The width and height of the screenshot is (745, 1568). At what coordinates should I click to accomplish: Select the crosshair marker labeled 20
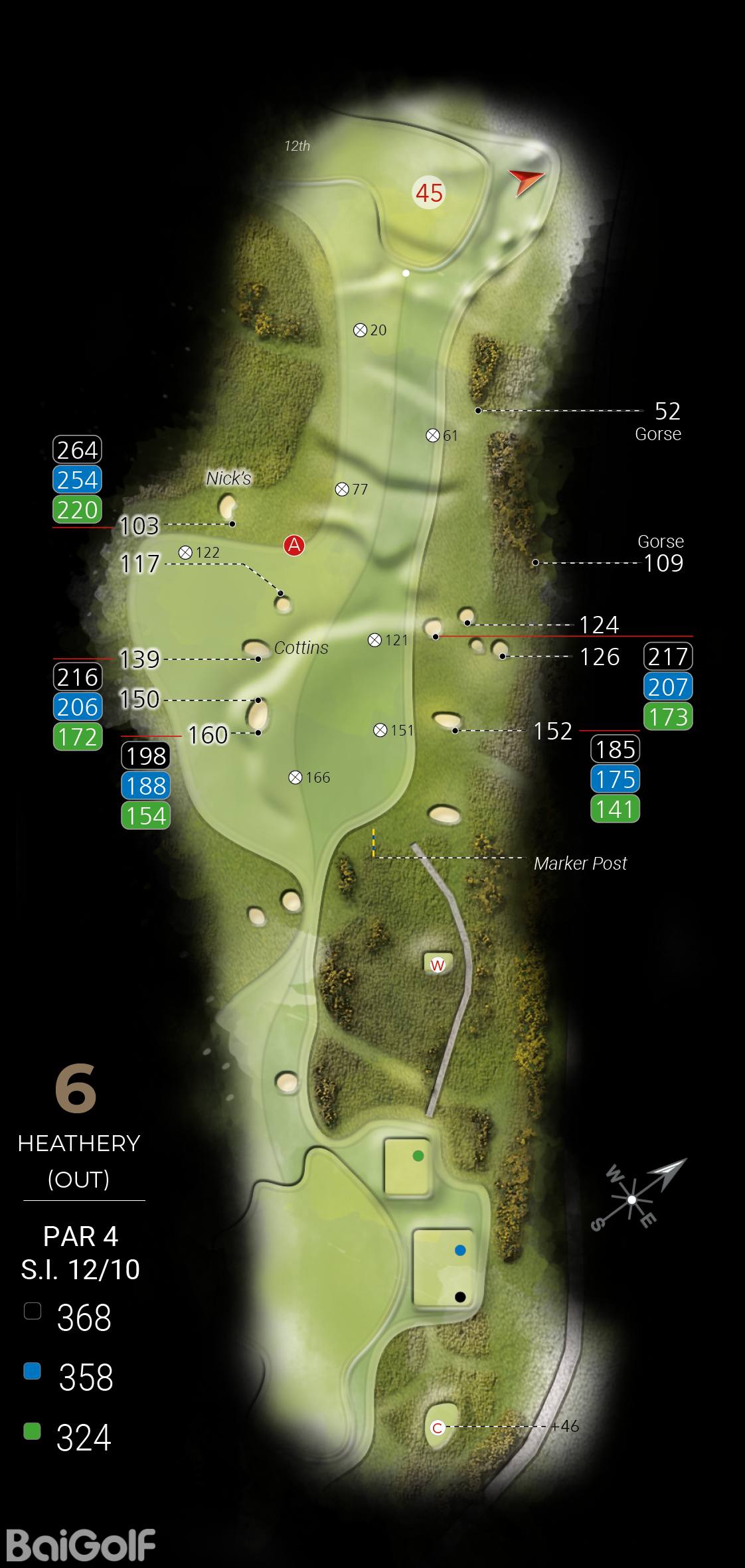(360, 330)
